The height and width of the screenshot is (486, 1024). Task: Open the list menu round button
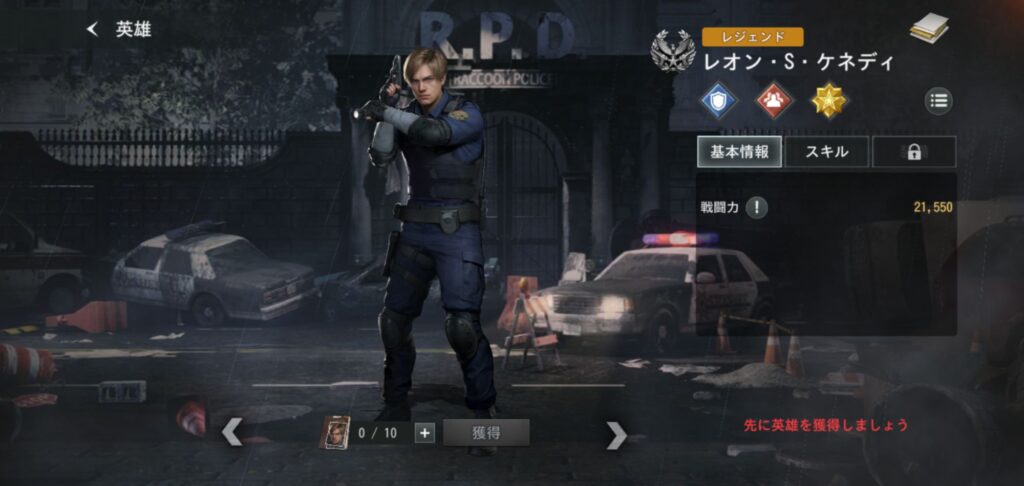tap(938, 100)
